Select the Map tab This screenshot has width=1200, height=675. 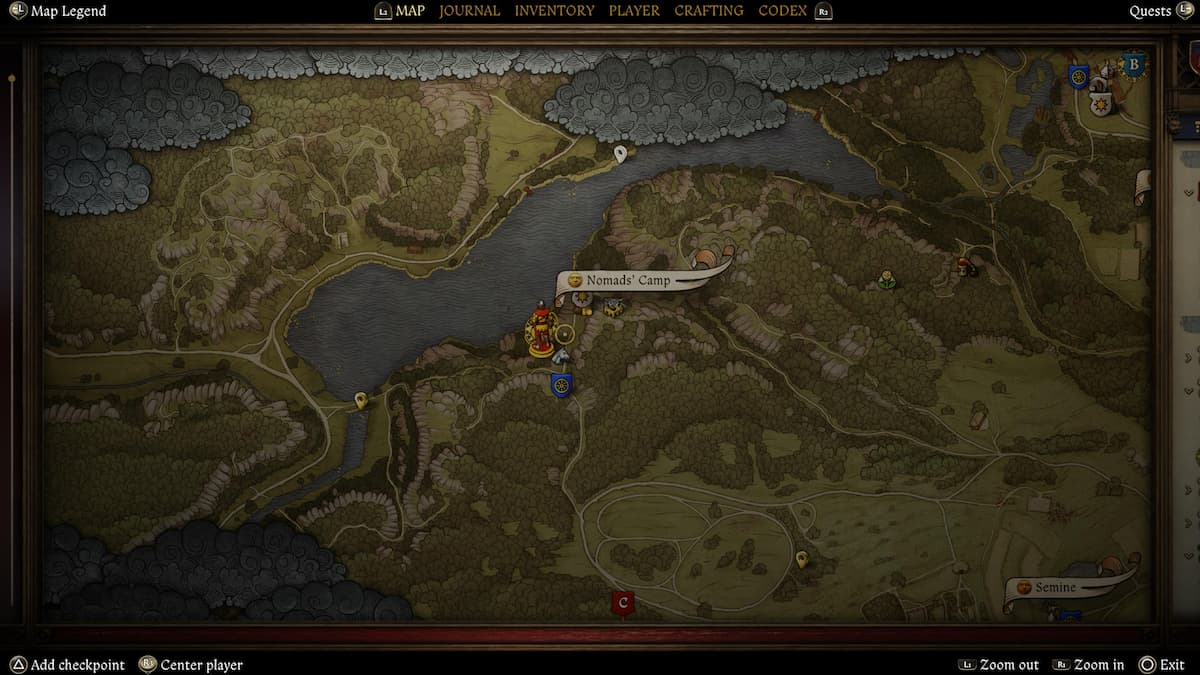pos(410,11)
